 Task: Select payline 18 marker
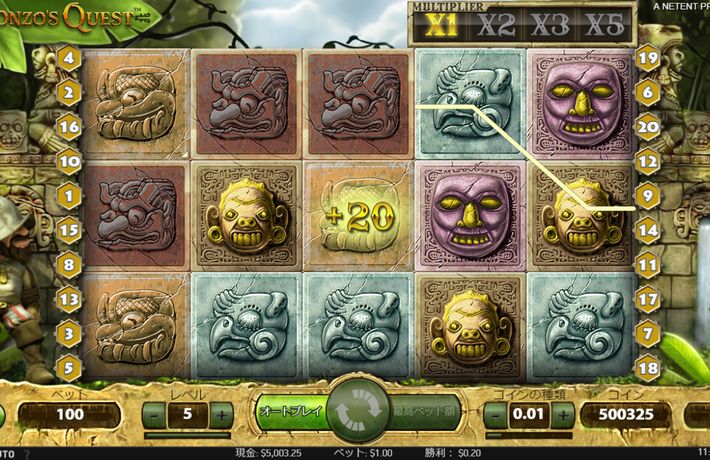pyautogui.click(x=647, y=366)
